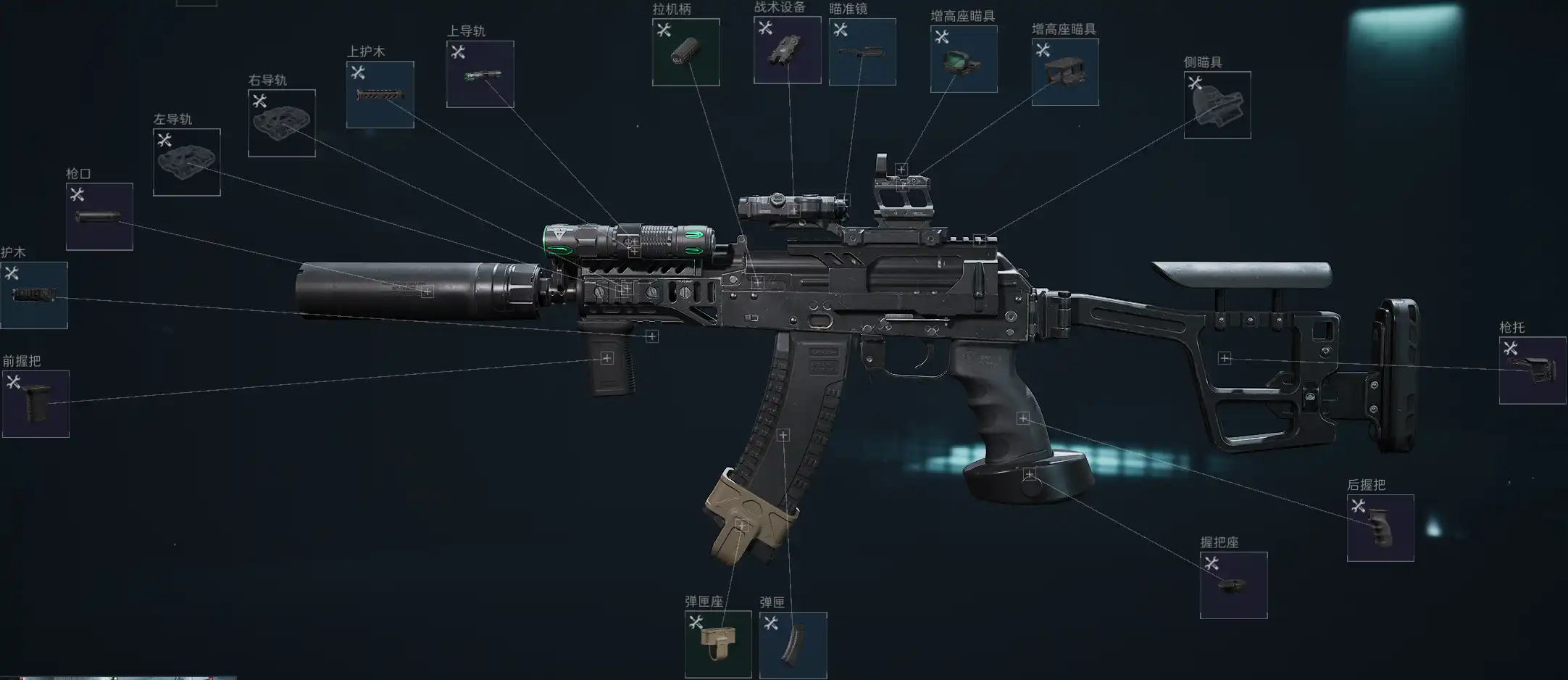Select the 左导轨 left rail slot

click(x=186, y=162)
